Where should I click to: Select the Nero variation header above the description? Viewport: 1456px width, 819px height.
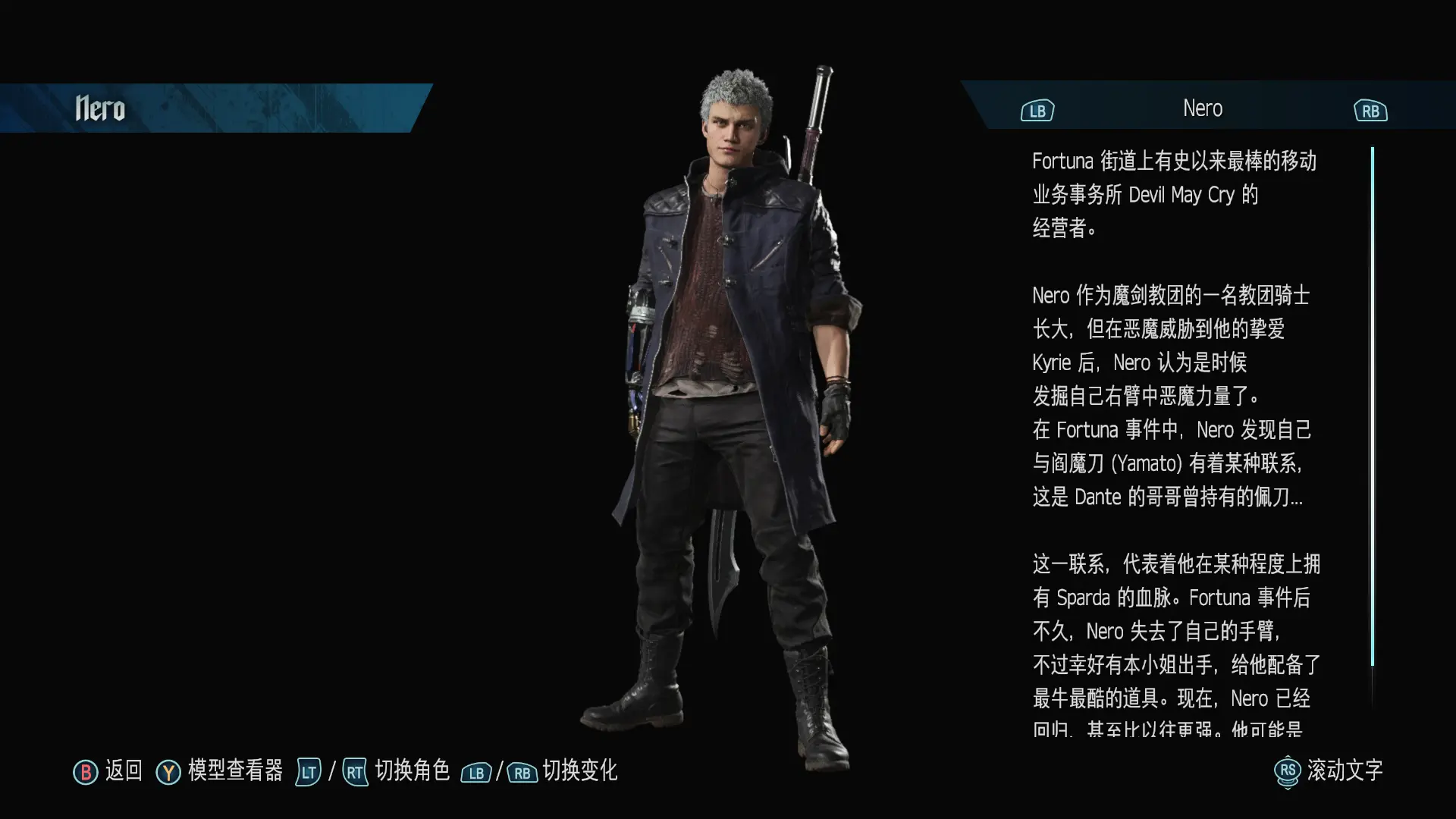(x=1203, y=108)
